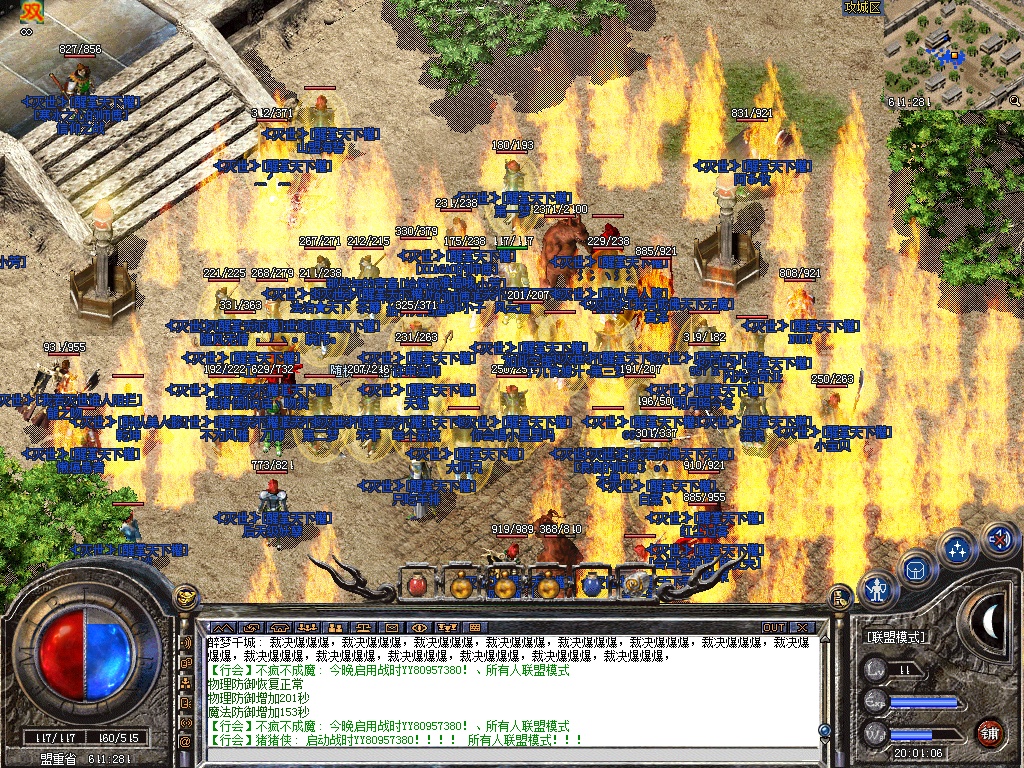Toggle the shout channel speaker icon
The image size is (1024, 768).
pos(186,642)
